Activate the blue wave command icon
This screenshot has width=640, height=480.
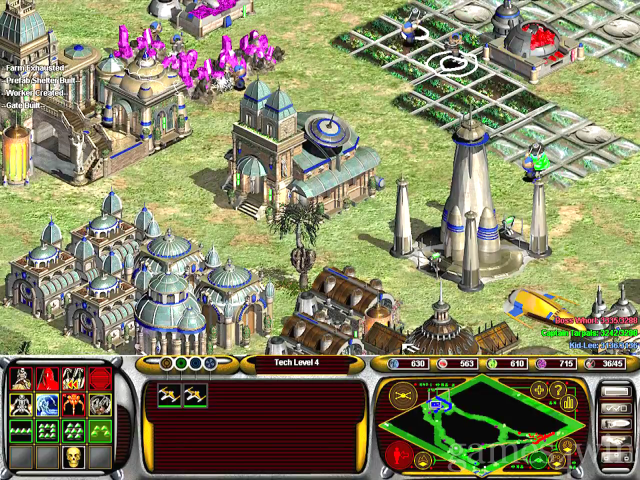pos(47,404)
